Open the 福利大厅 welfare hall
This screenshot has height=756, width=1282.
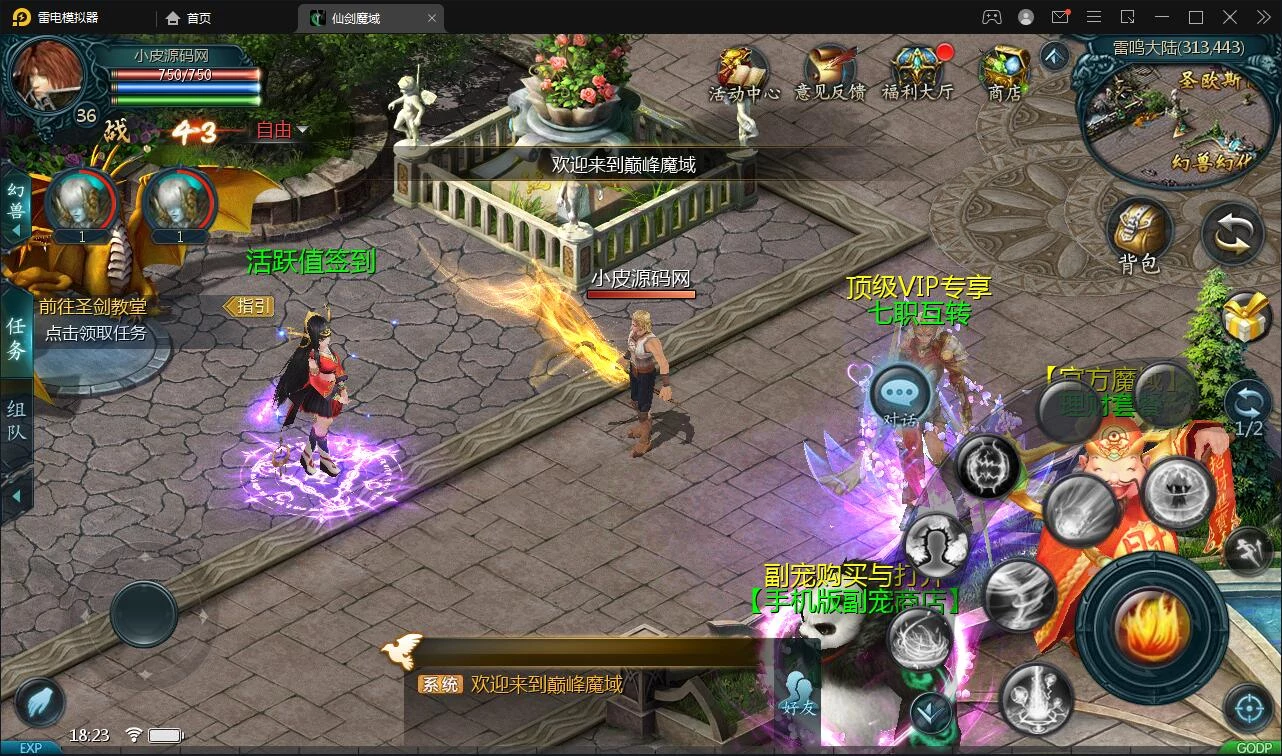918,72
